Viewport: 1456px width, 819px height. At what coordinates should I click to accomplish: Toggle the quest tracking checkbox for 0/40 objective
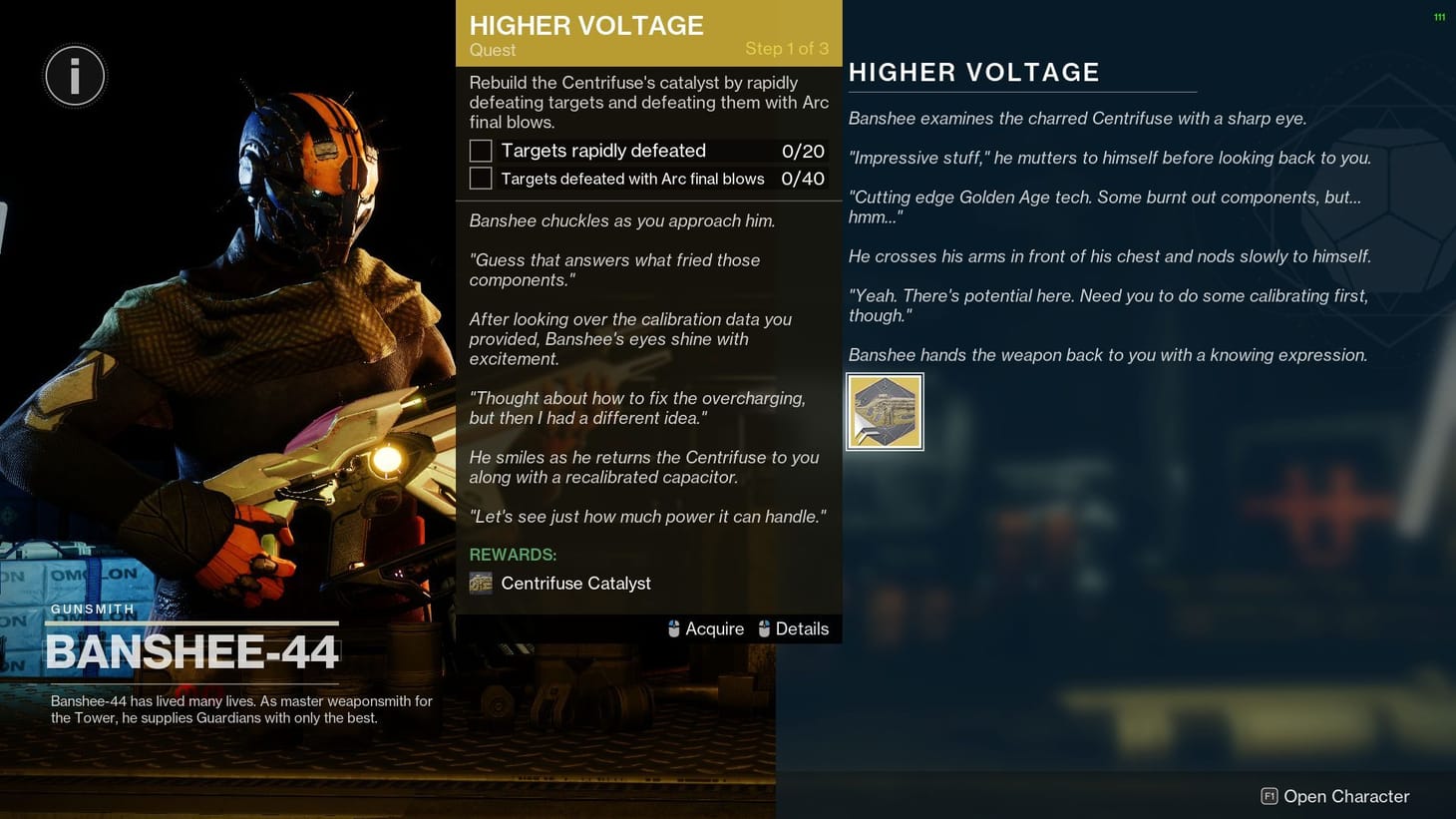tap(480, 179)
